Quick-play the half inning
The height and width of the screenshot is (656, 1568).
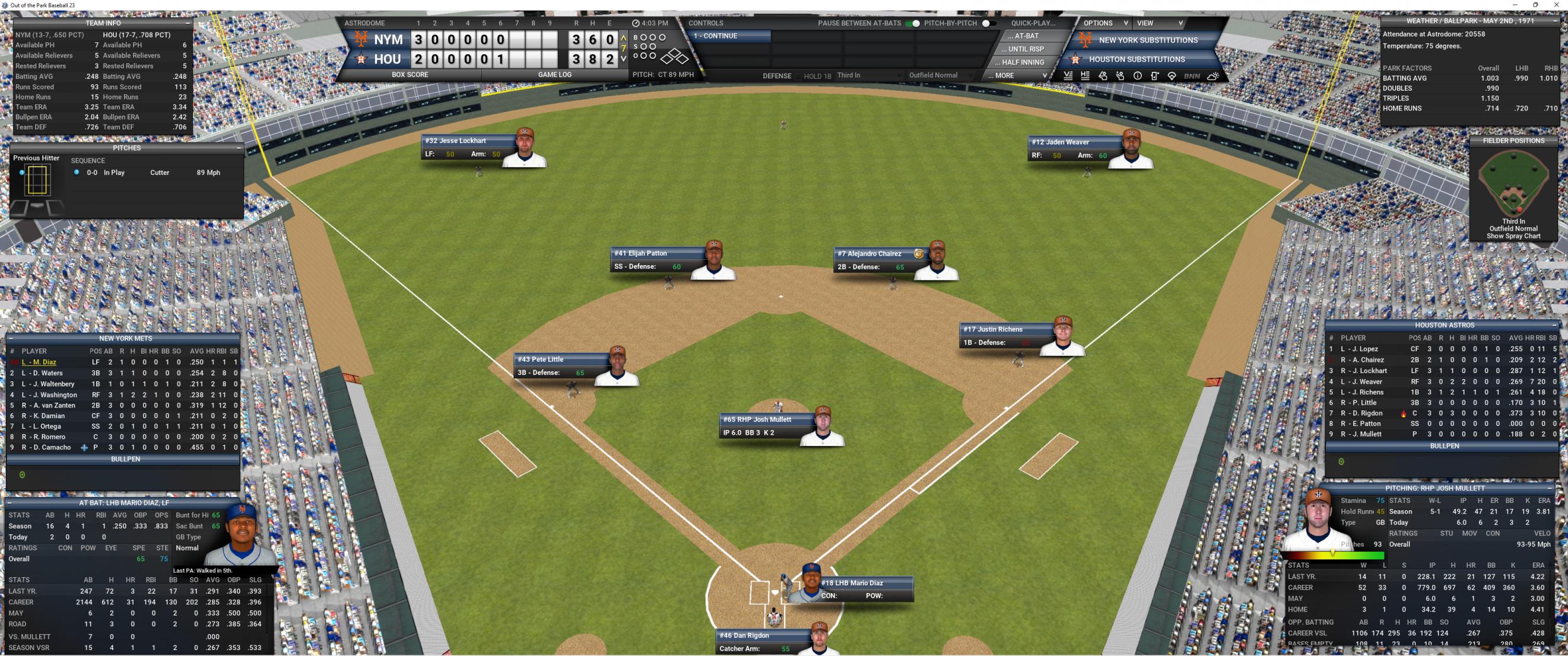click(1023, 62)
